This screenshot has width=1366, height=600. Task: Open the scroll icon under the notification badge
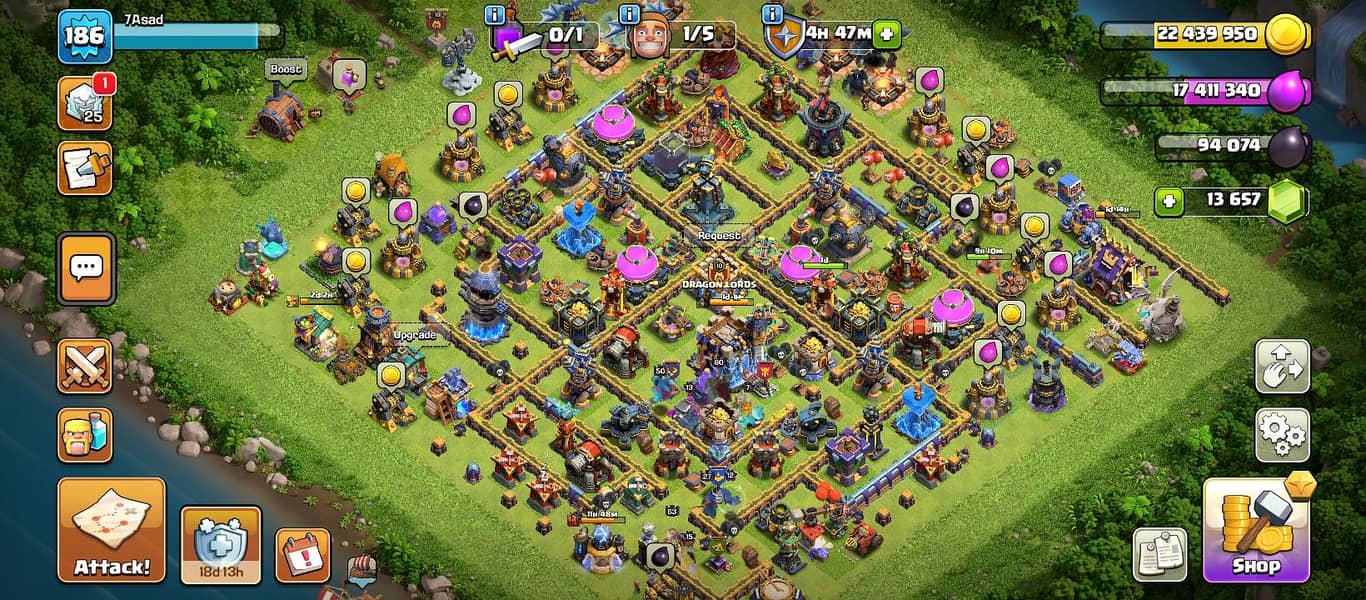click(x=85, y=168)
